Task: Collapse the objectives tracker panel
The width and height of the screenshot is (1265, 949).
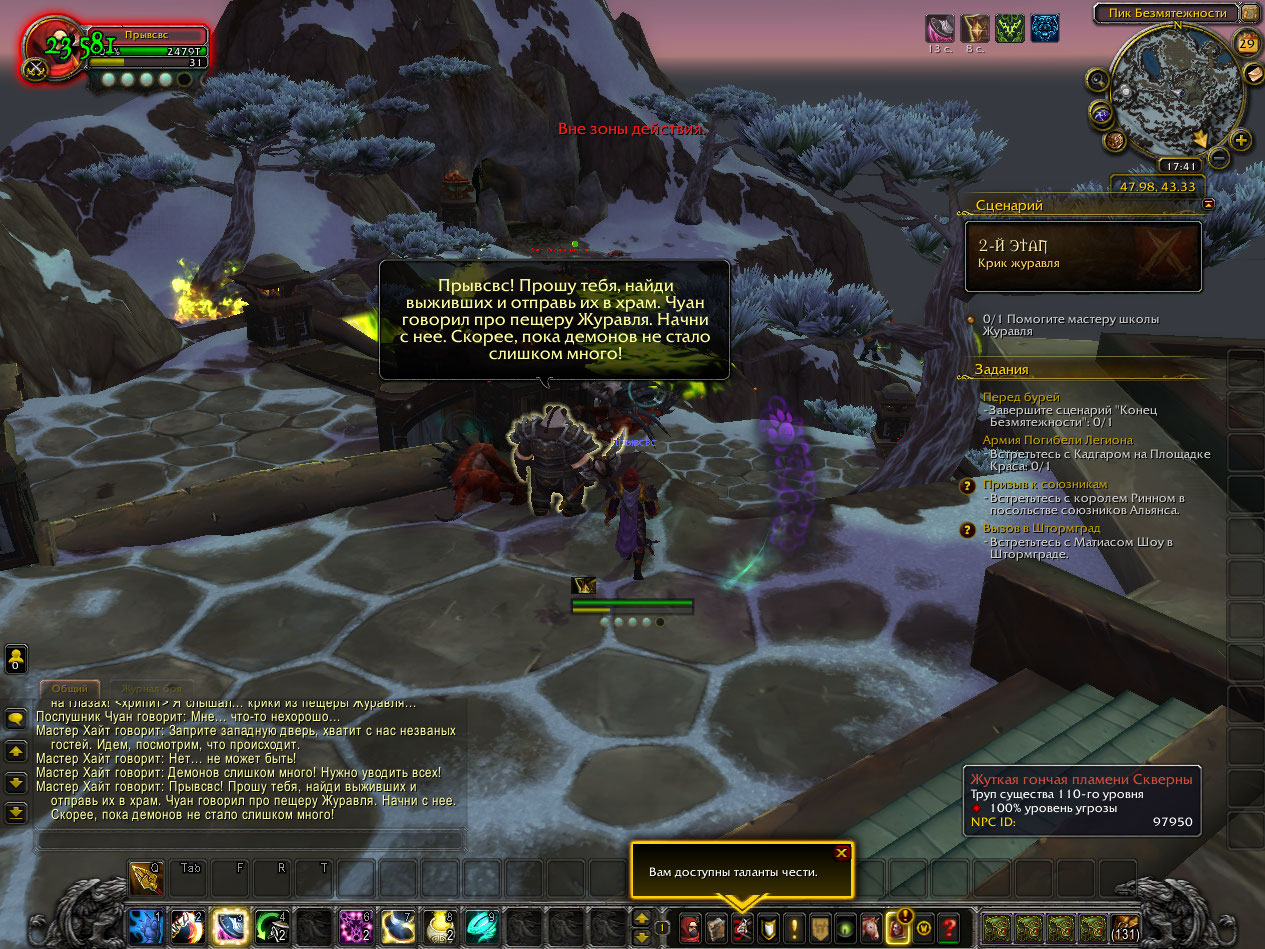Action: click(x=1209, y=204)
